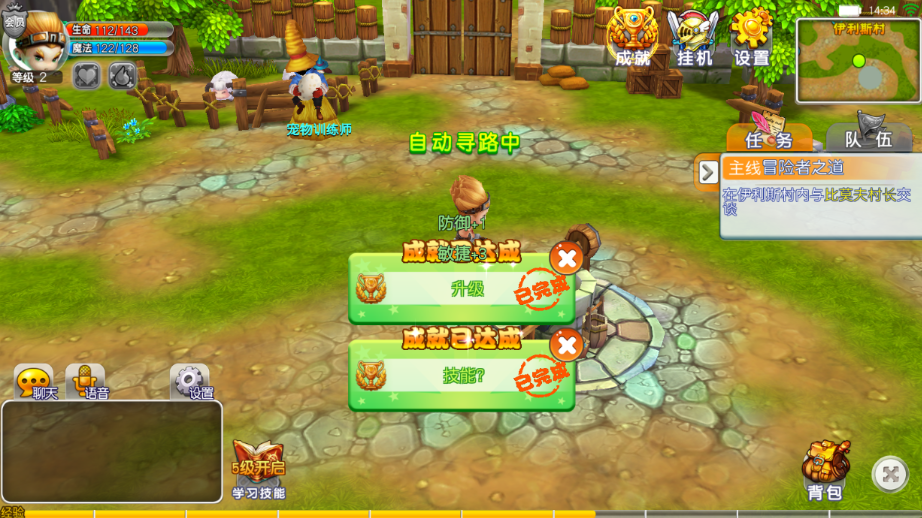922x518 pixels.
Task: Click the chat message box
Action: pos(112,451)
